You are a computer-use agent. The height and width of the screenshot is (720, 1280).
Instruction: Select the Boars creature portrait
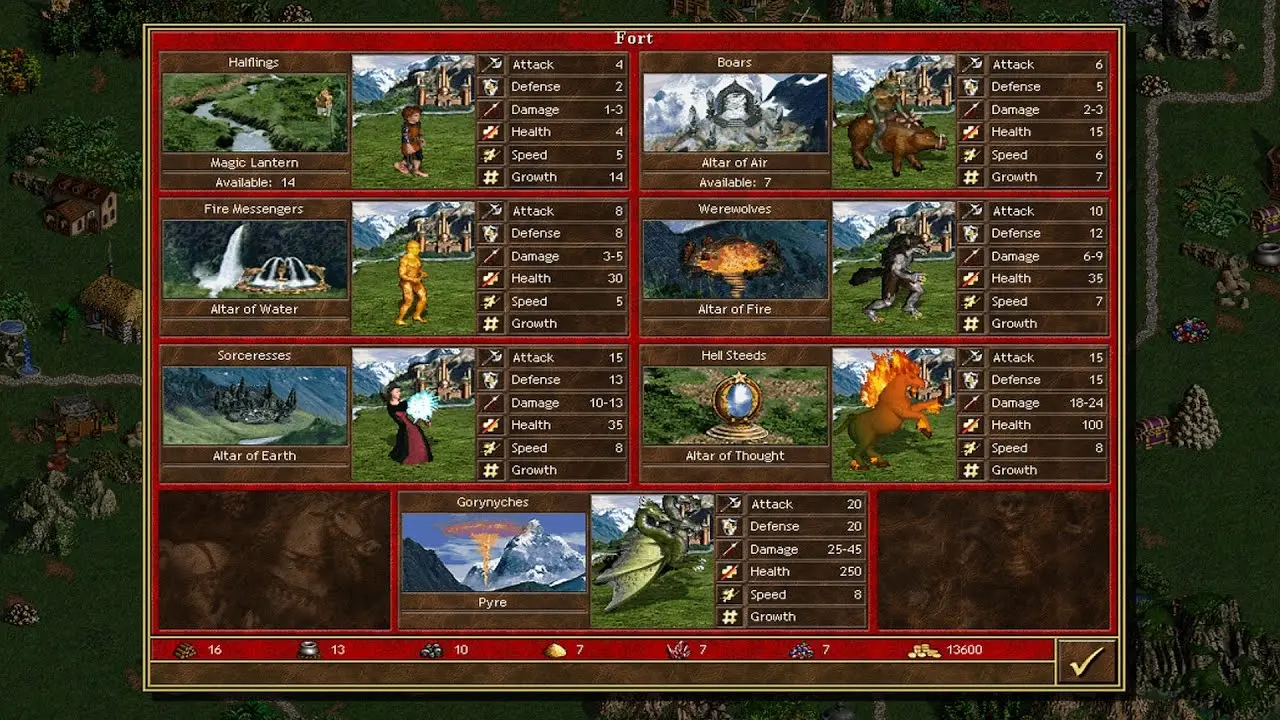tap(893, 121)
